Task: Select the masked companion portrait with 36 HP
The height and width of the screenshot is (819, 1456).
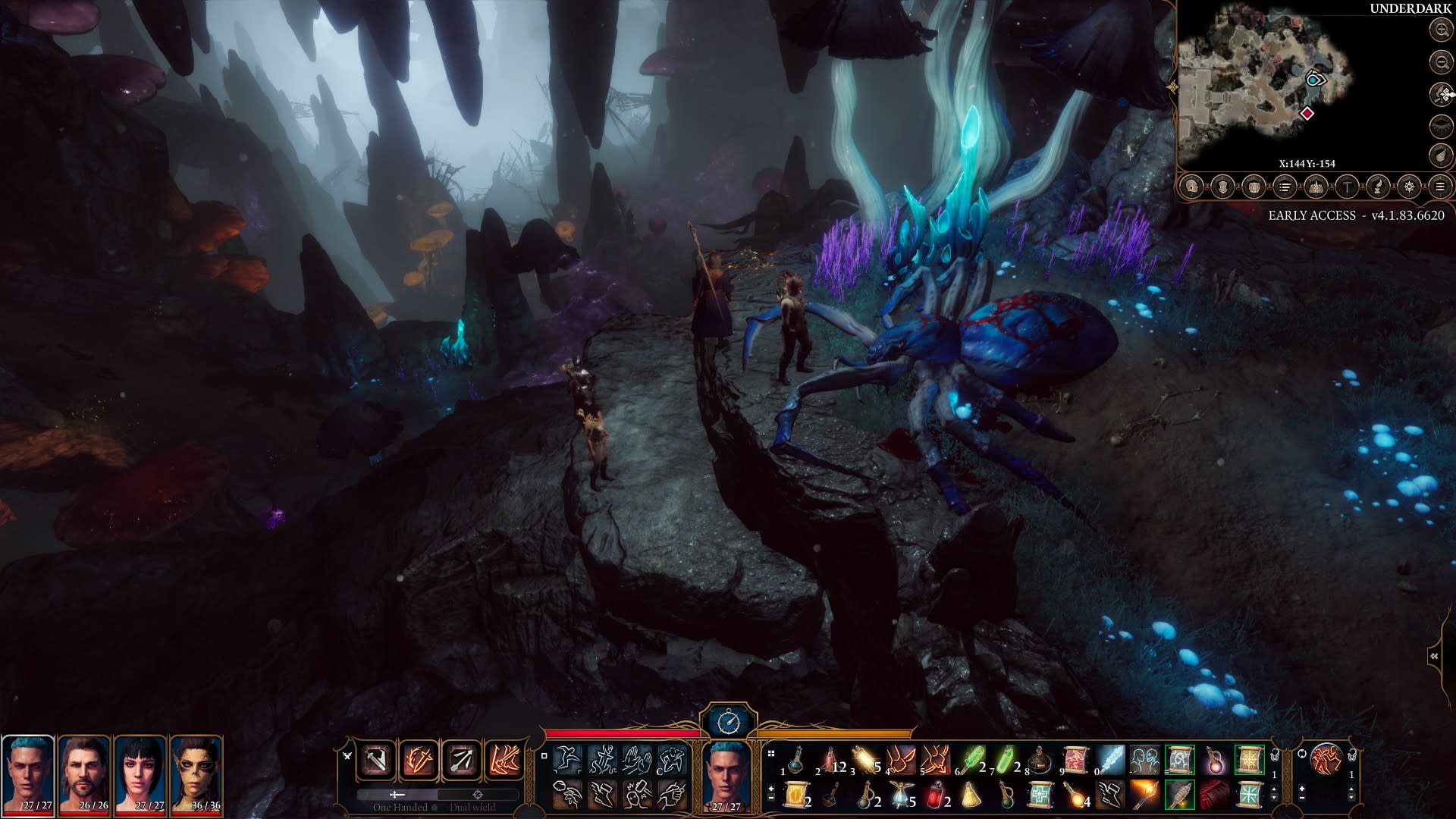Action: pyautogui.click(x=196, y=773)
